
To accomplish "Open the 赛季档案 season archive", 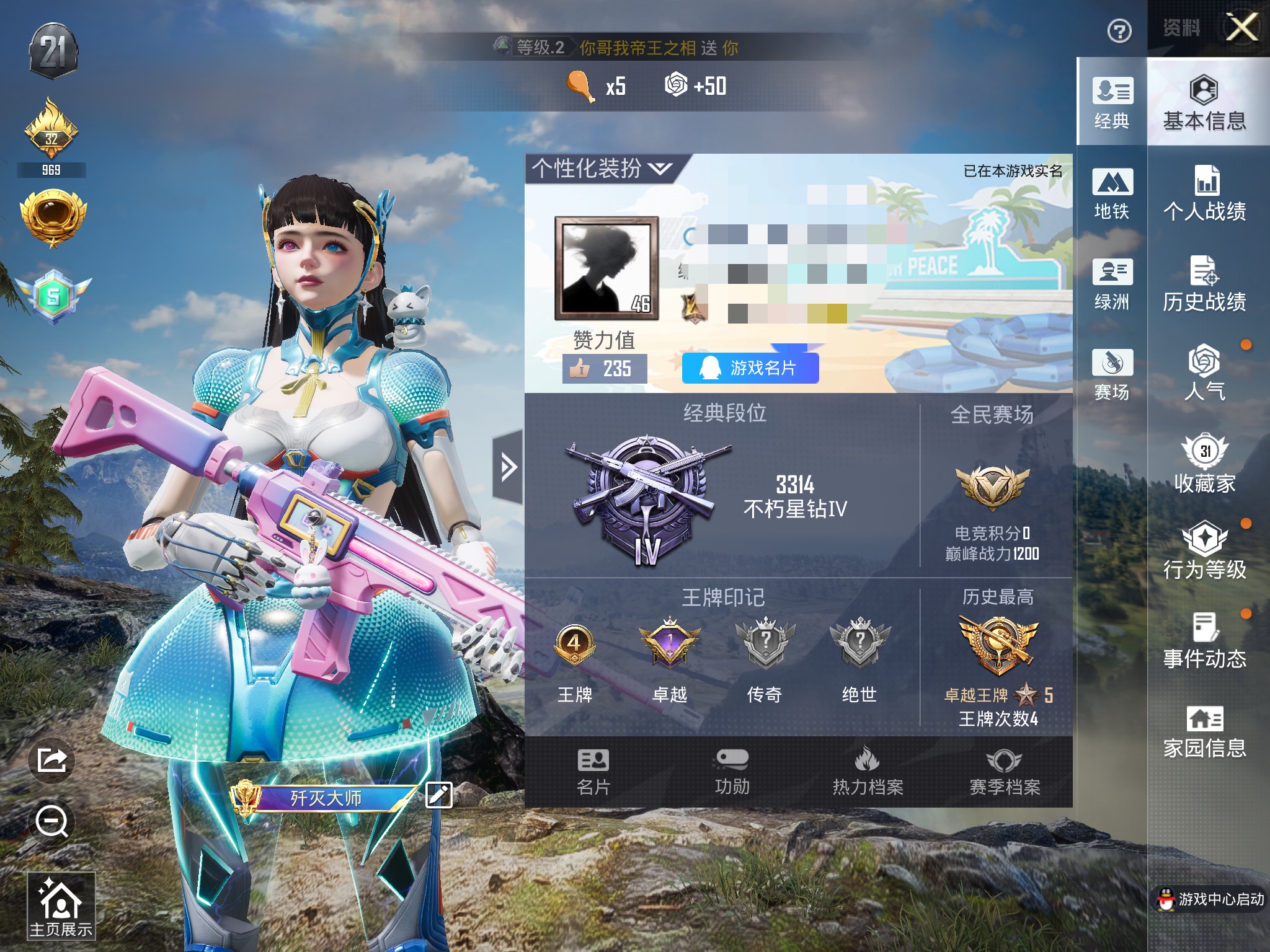I will pyautogui.click(x=1005, y=772).
